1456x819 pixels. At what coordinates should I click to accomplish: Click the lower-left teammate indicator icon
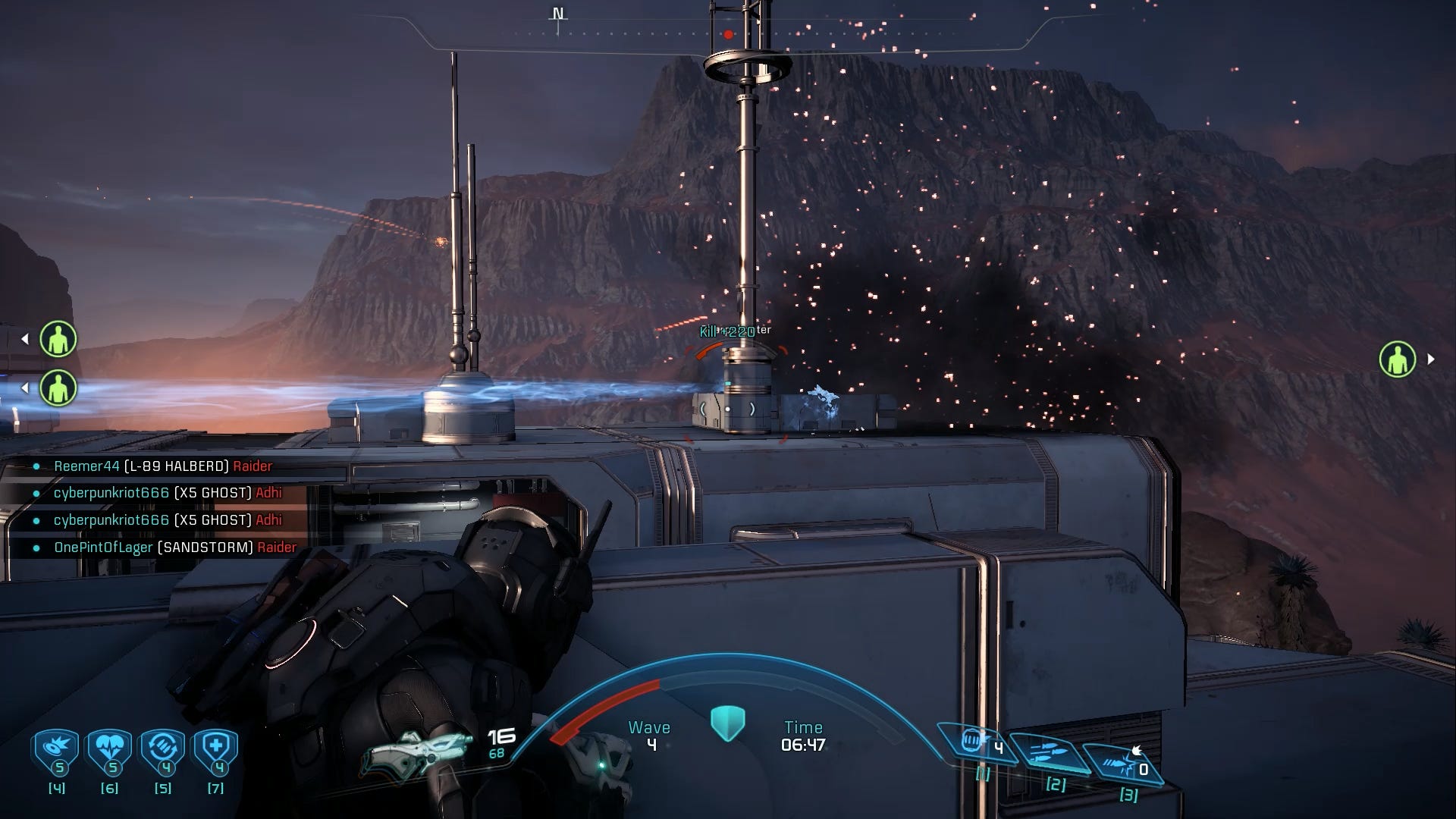(58, 388)
